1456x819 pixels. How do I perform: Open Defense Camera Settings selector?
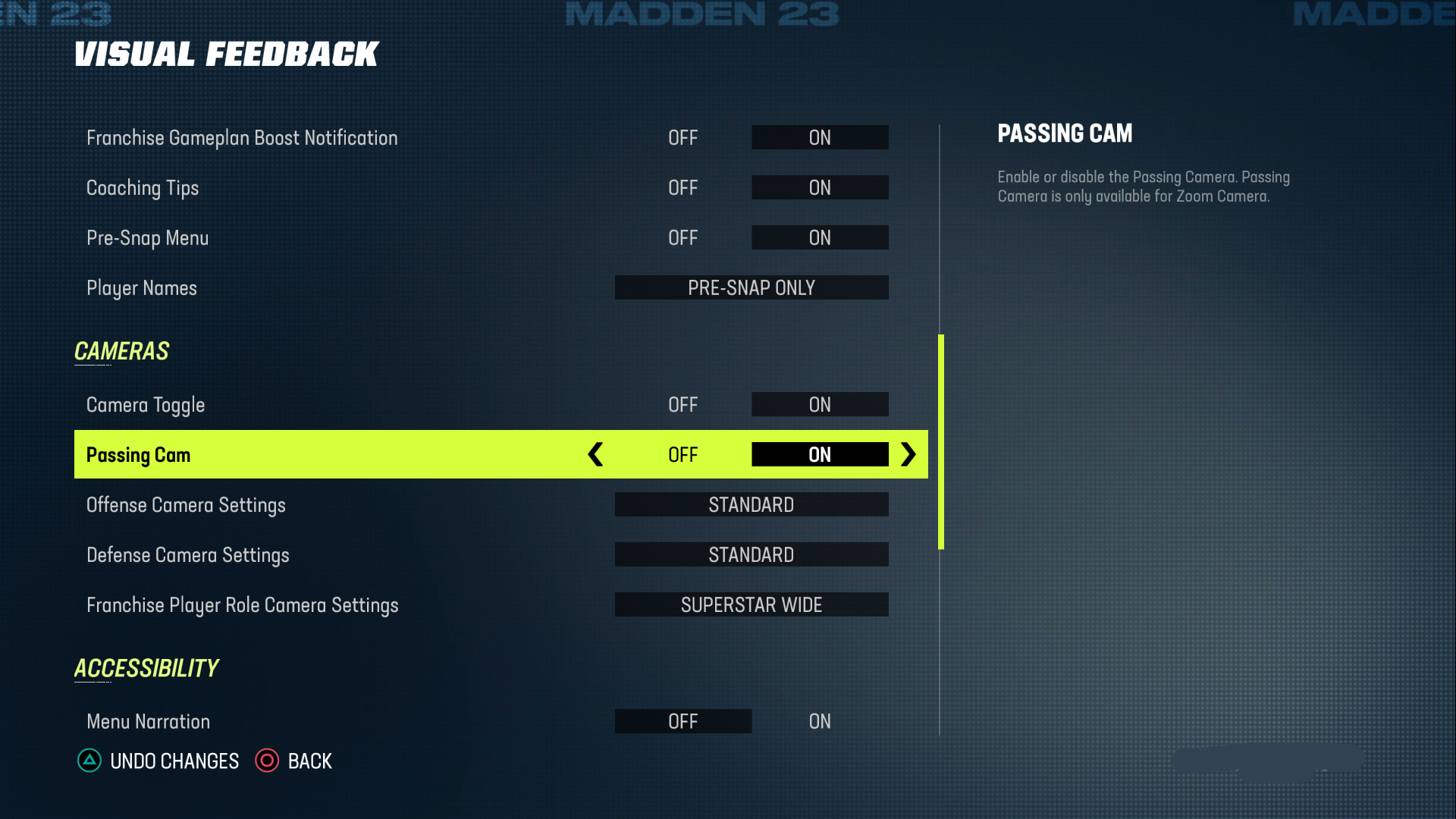(751, 554)
